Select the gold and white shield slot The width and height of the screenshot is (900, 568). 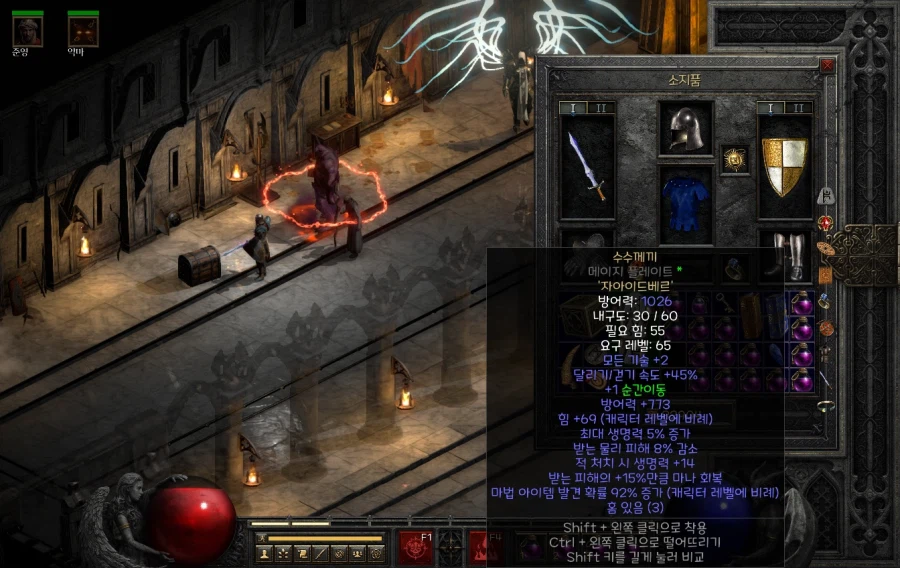pos(784,167)
